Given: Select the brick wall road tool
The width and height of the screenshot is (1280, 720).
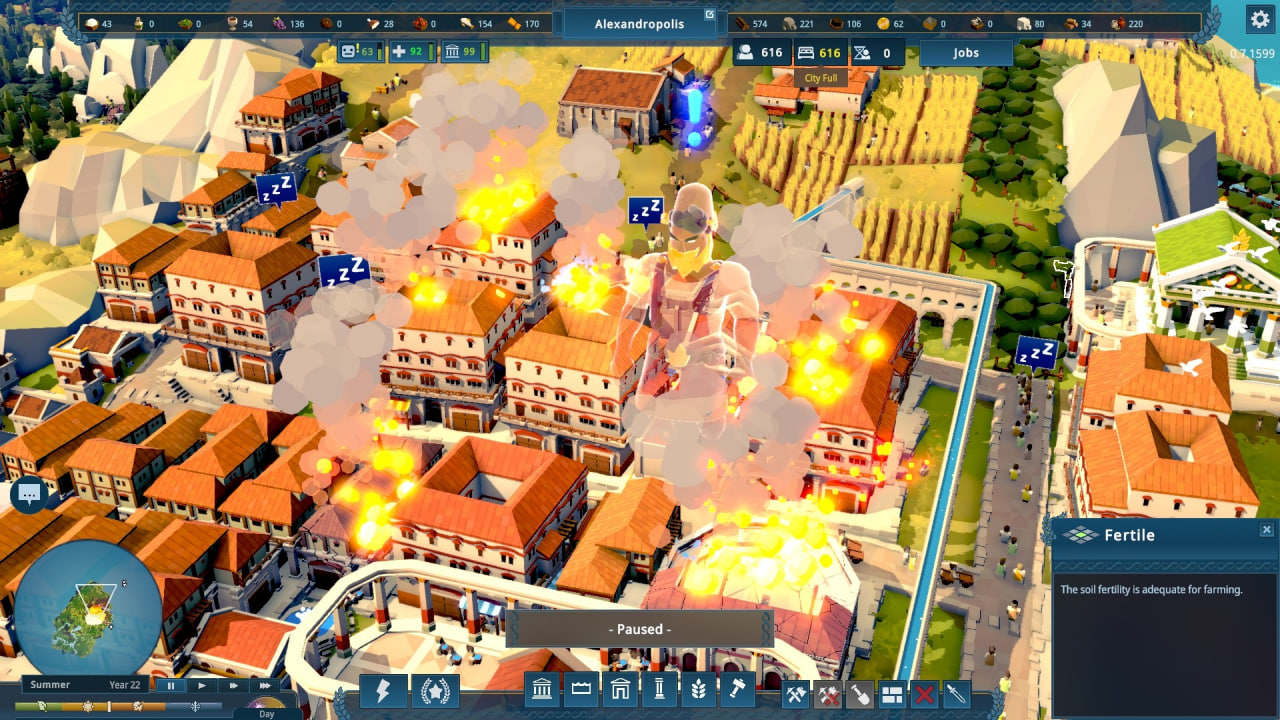Looking at the screenshot, I should 892,693.
